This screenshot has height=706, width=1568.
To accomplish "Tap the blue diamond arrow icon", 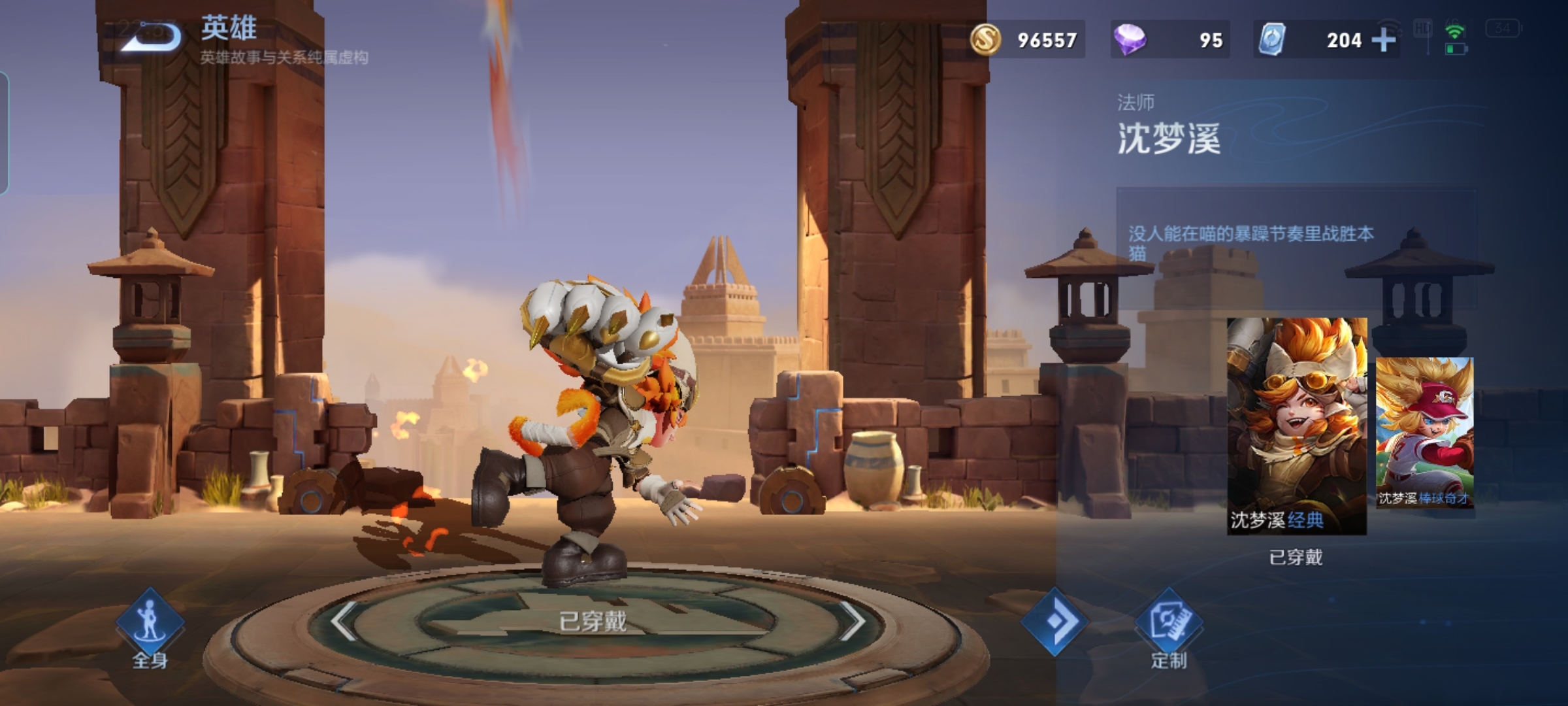I will (1054, 621).
